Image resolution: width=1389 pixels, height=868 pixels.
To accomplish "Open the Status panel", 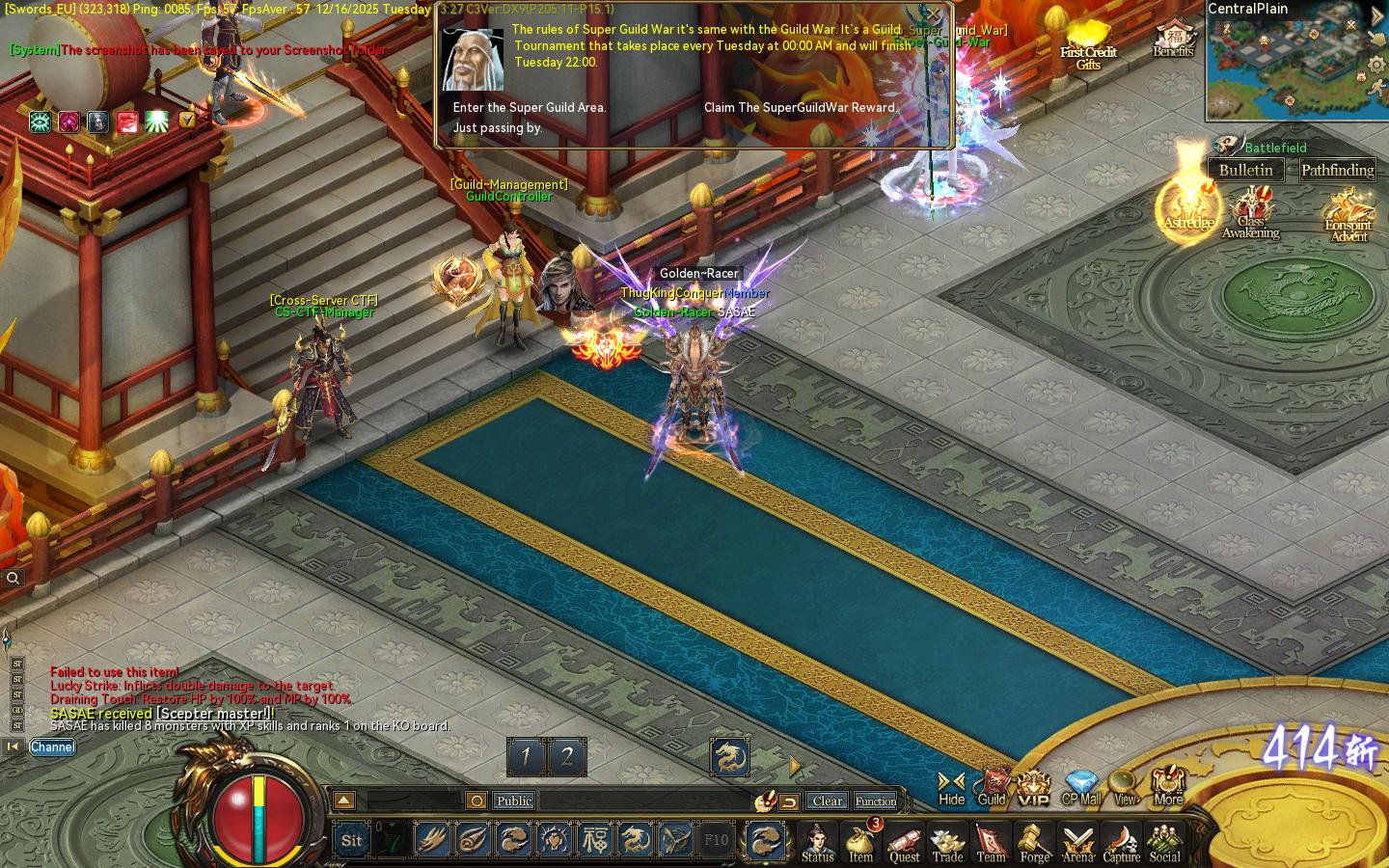I will point(817,842).
